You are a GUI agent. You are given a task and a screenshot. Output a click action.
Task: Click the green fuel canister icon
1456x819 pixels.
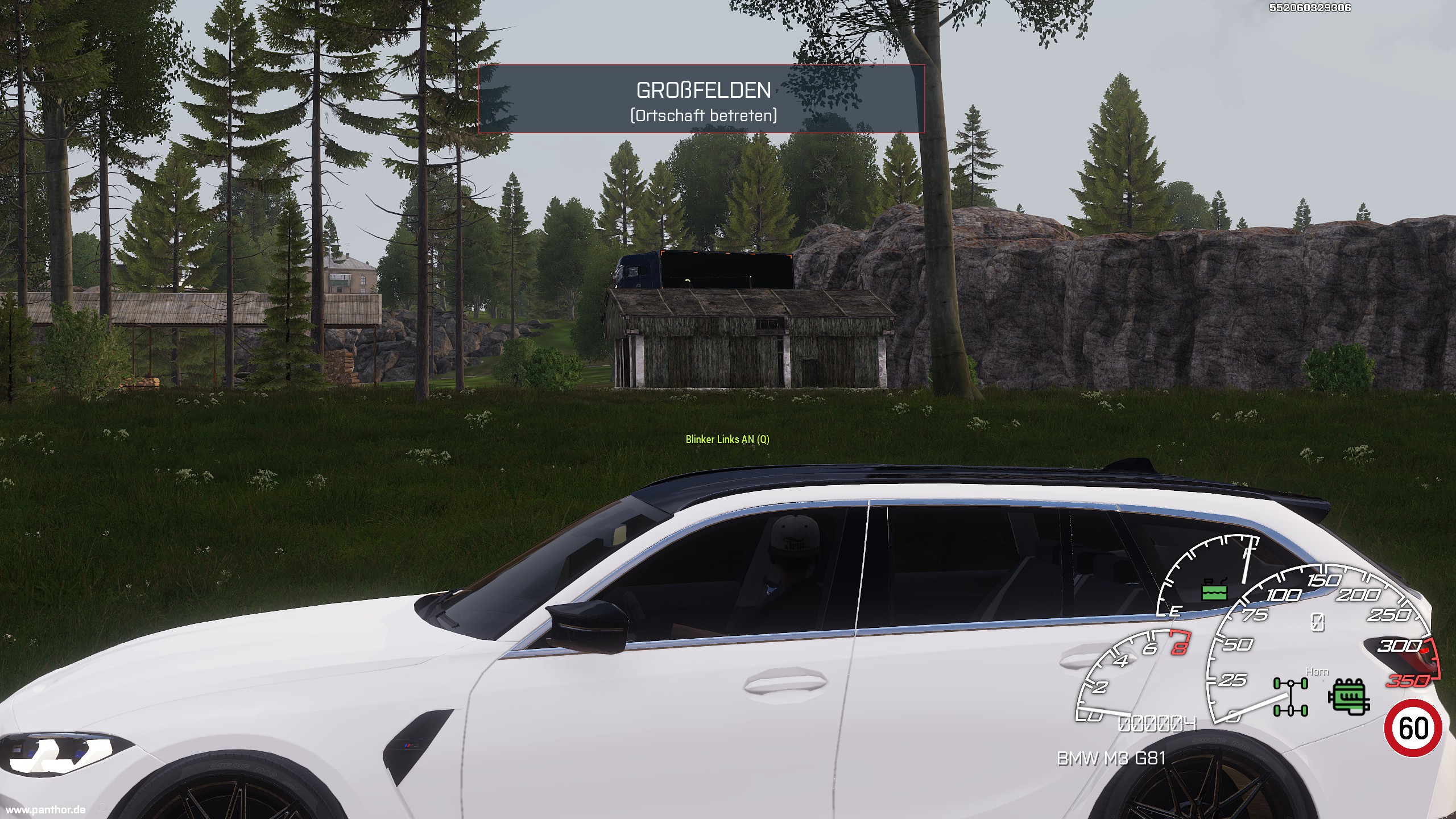1215,590
